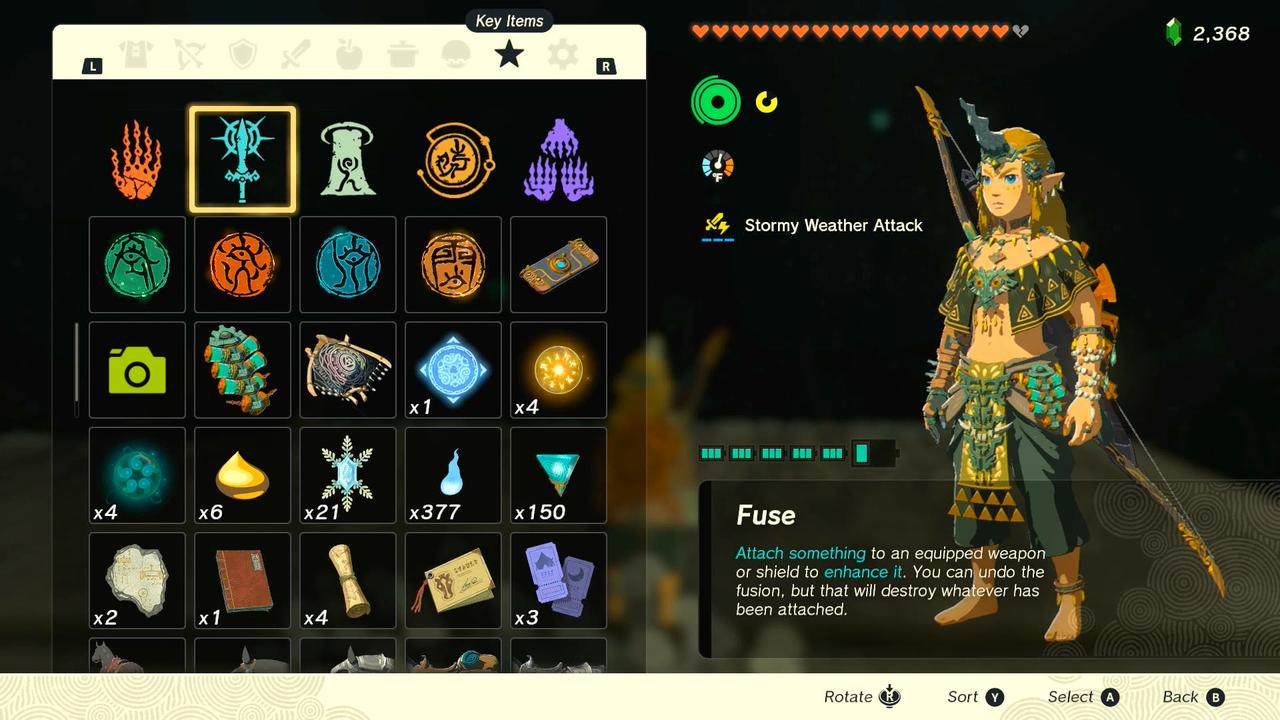Open the red book item slot
The height and width of the screenshot is (720, 1280).
click(x=242, y=580)
